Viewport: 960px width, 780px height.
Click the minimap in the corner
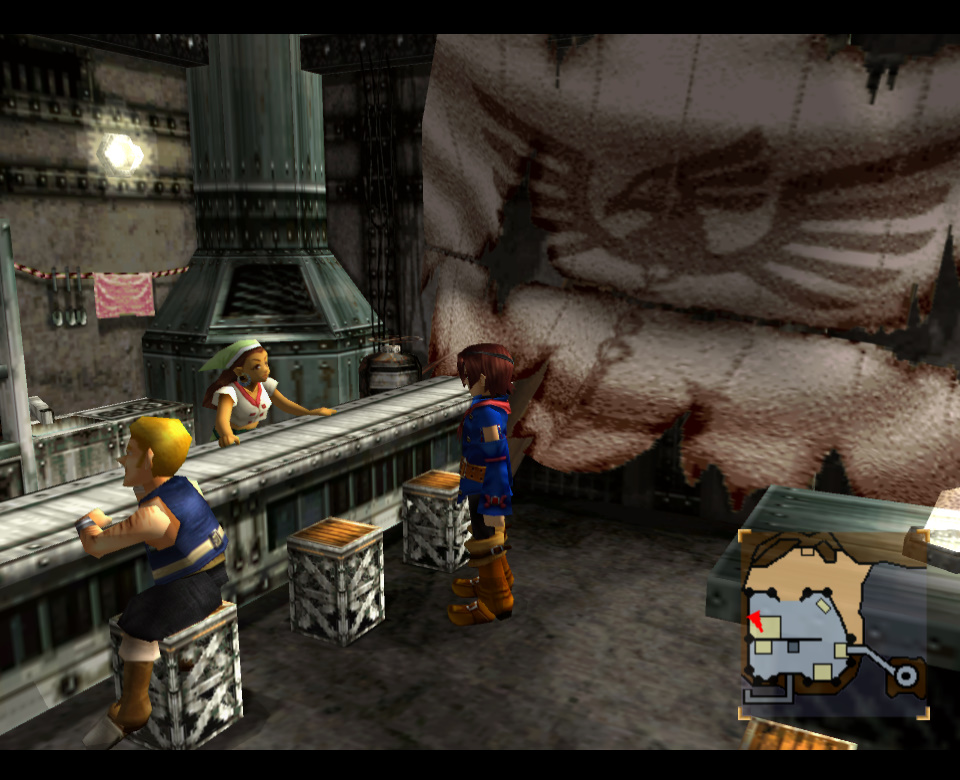pos(833,624)
